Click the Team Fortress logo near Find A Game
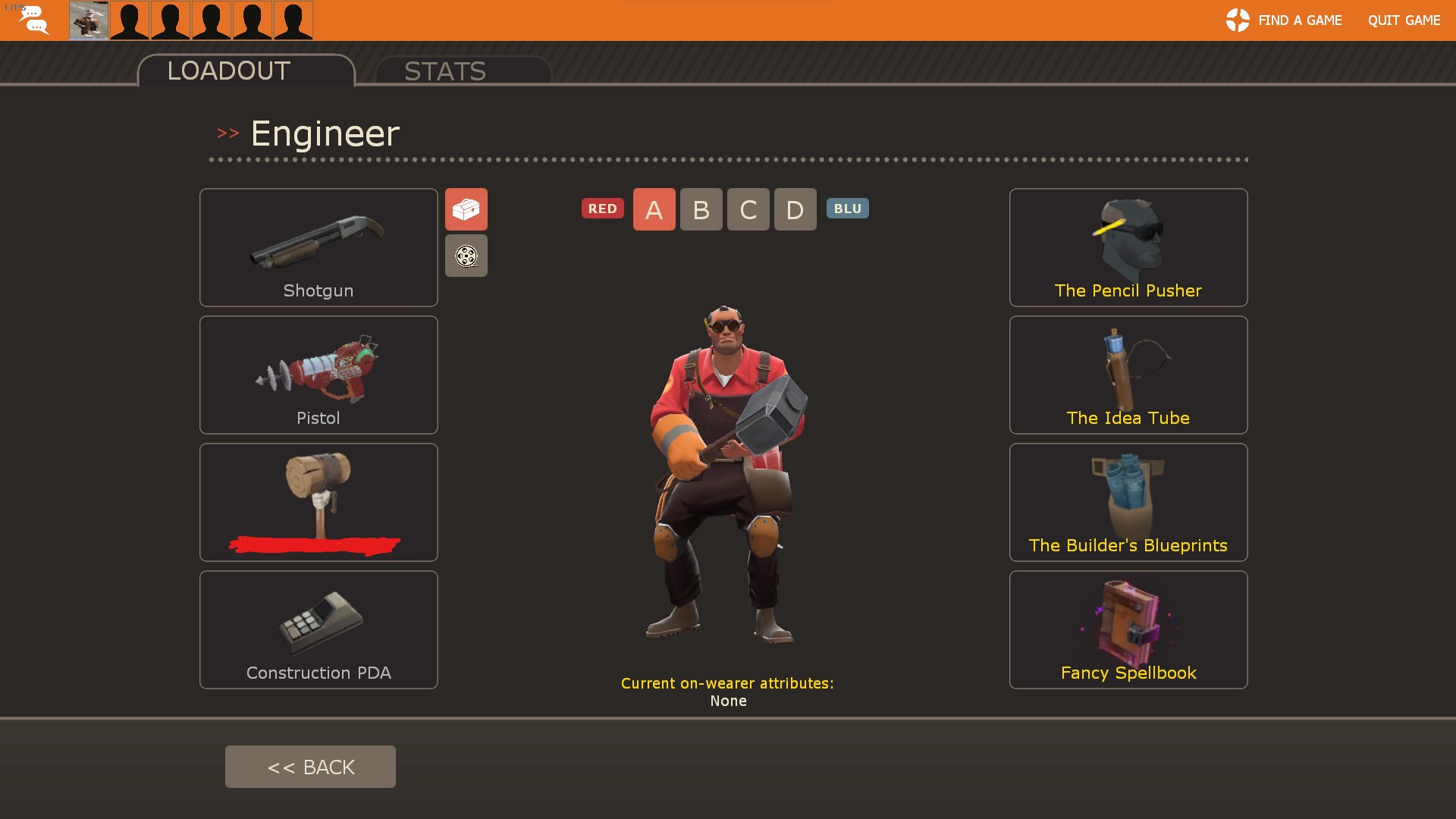Image resolution: width=1456 pixels, height=819 pixels. (x=1236, y=20)
